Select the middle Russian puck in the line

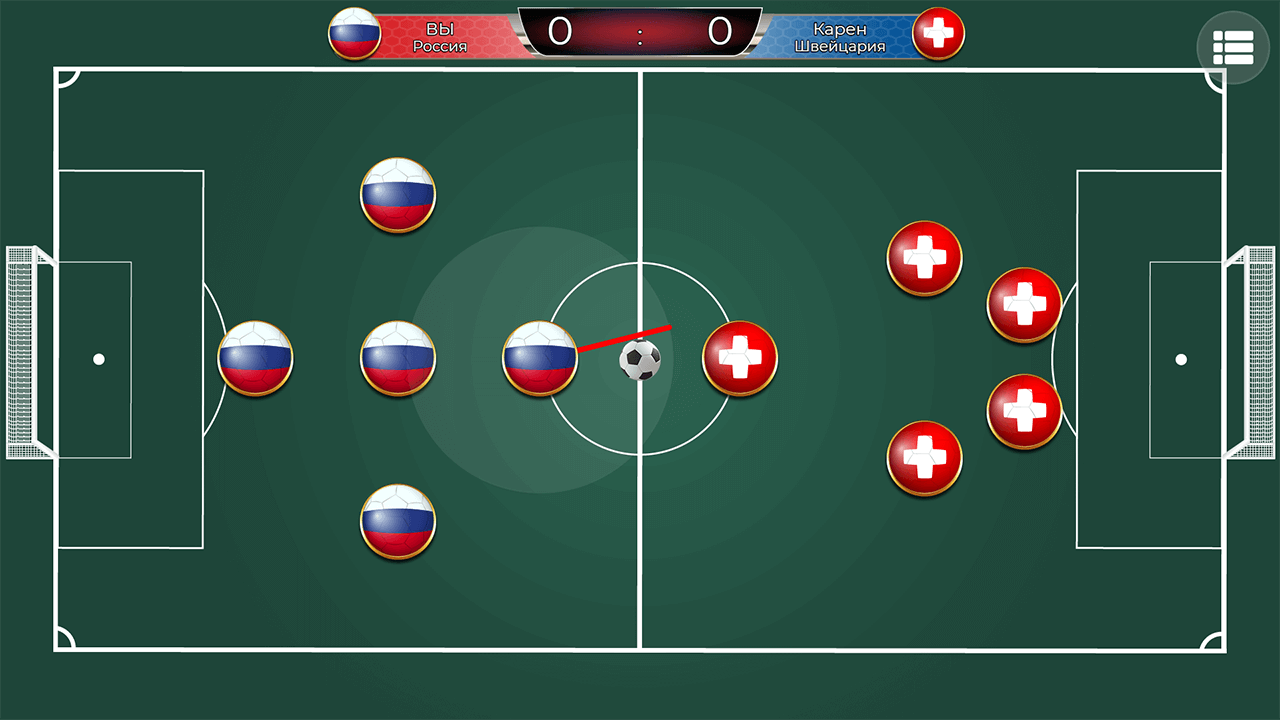pos(397,360)
